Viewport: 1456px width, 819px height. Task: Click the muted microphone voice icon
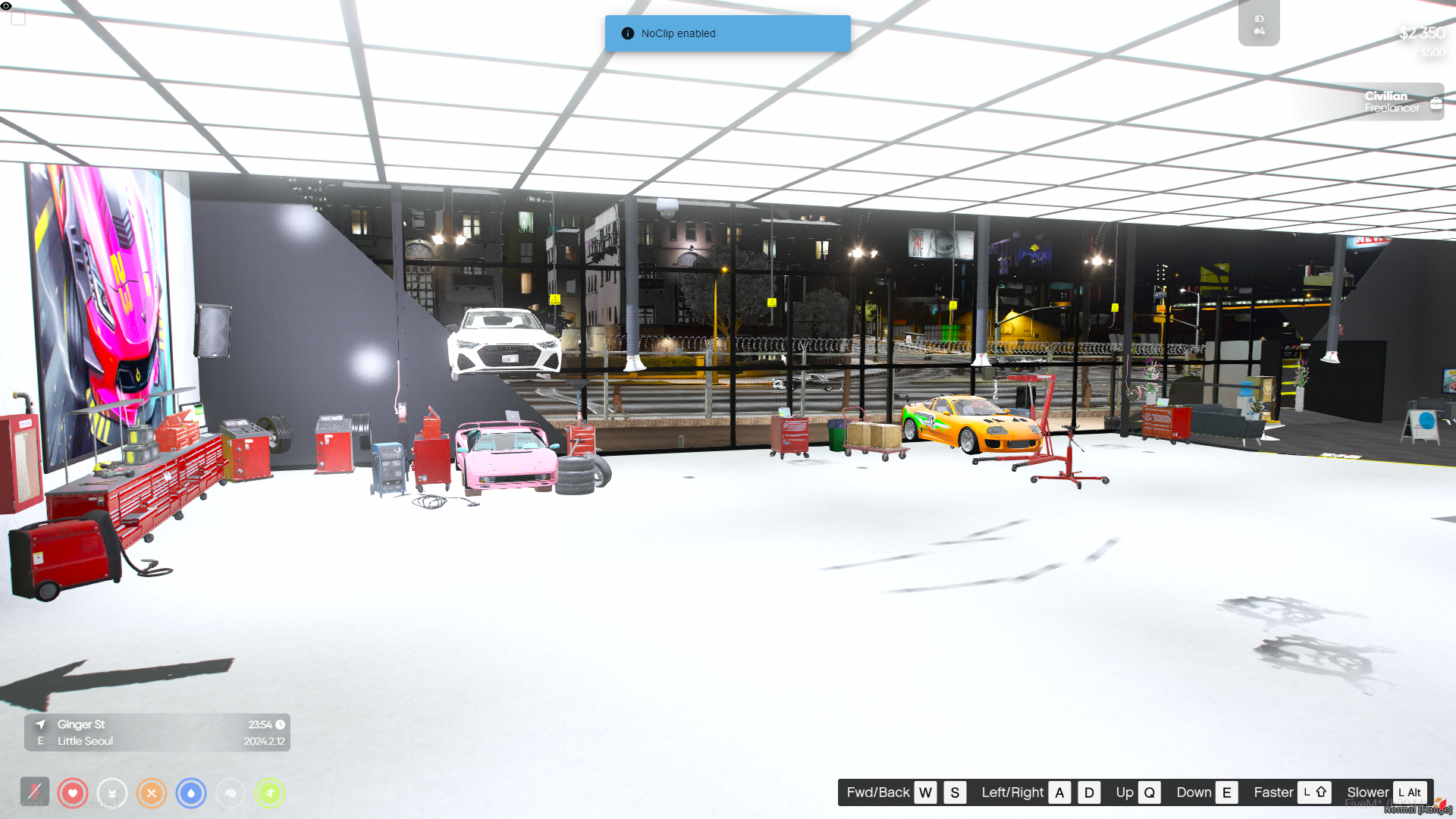pyautogui.click(x=35, y=792)
